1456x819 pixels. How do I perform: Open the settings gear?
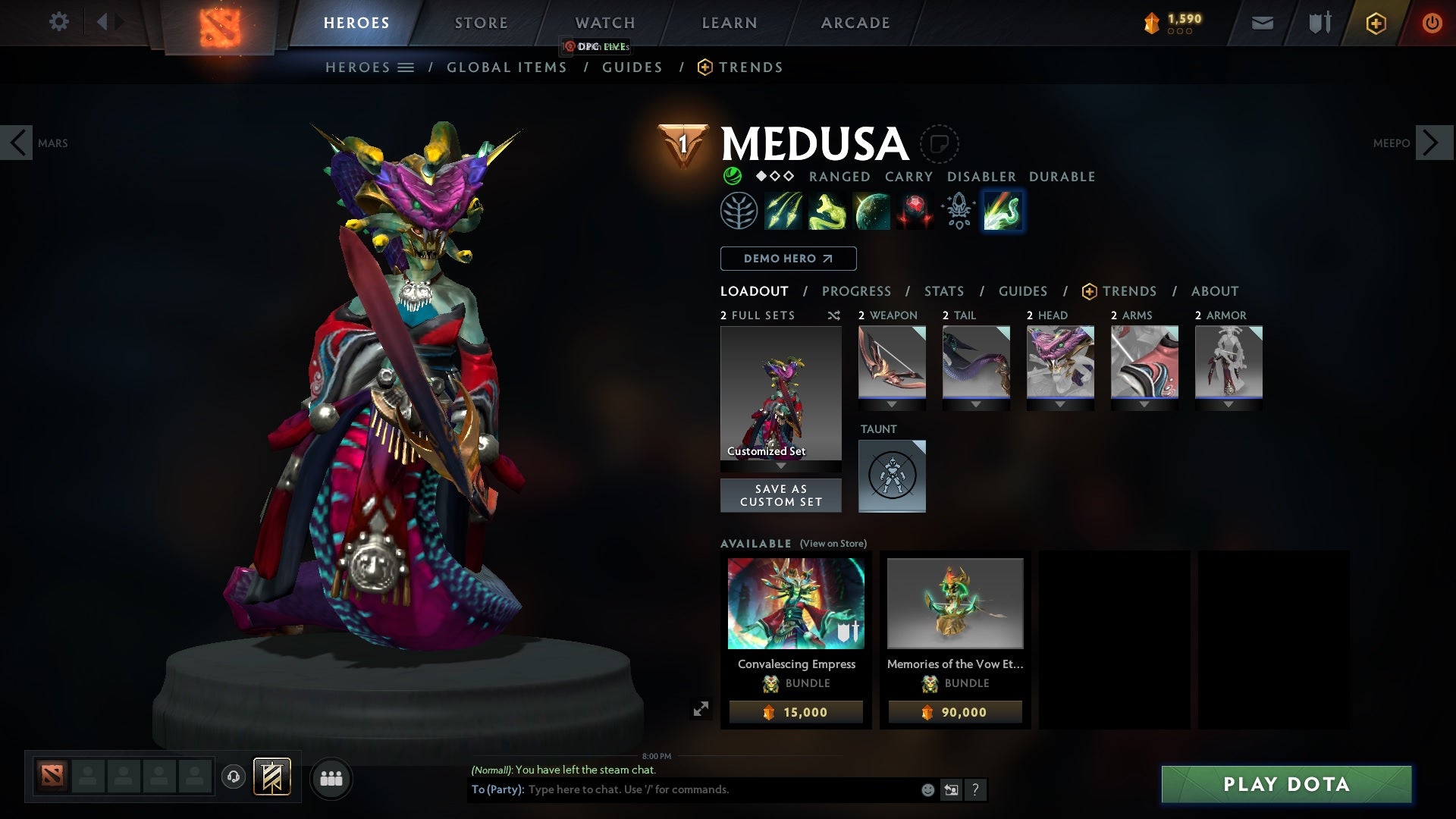pos(58,22)
